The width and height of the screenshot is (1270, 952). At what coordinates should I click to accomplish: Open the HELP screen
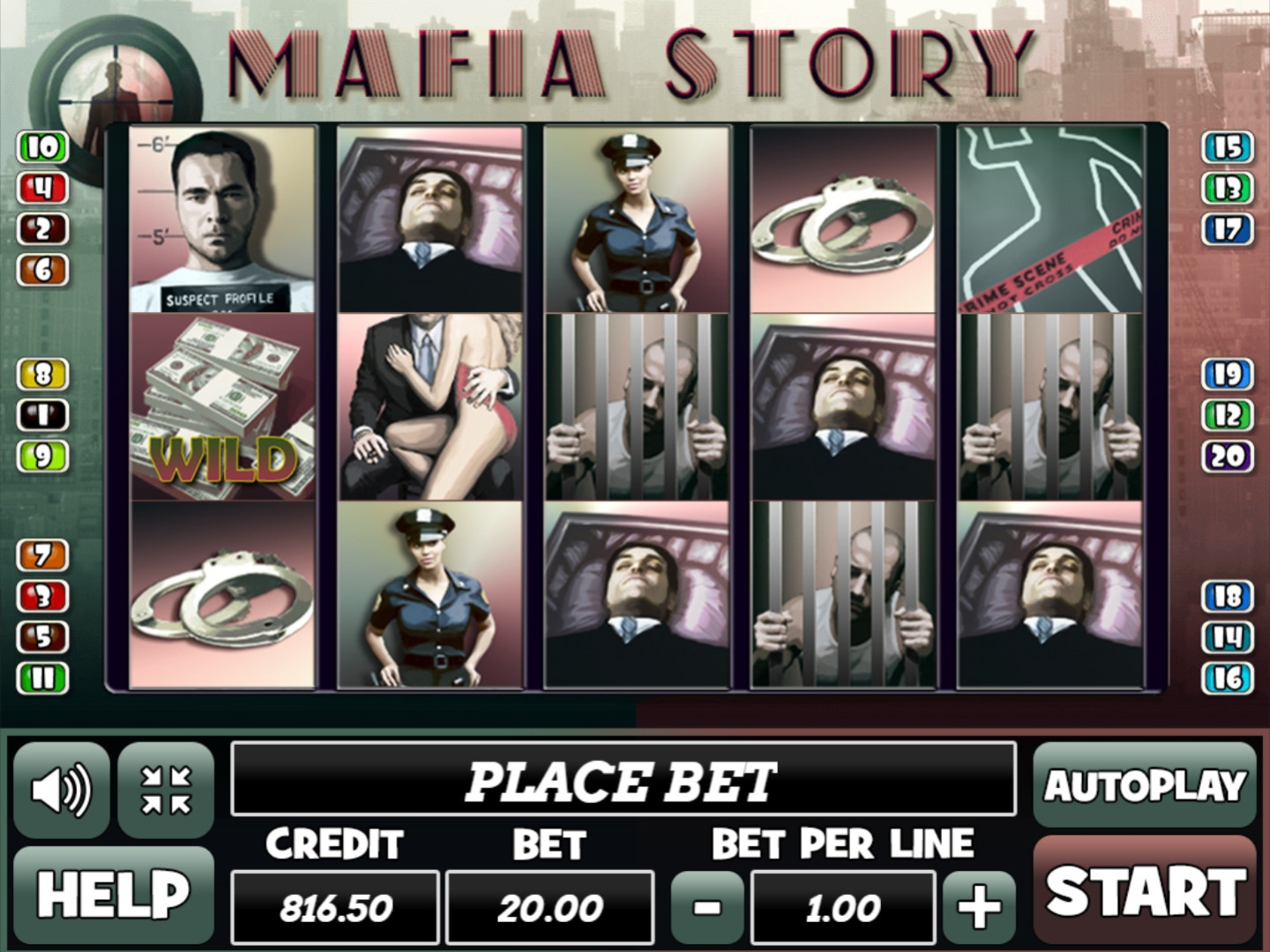[x=113, y=895]
